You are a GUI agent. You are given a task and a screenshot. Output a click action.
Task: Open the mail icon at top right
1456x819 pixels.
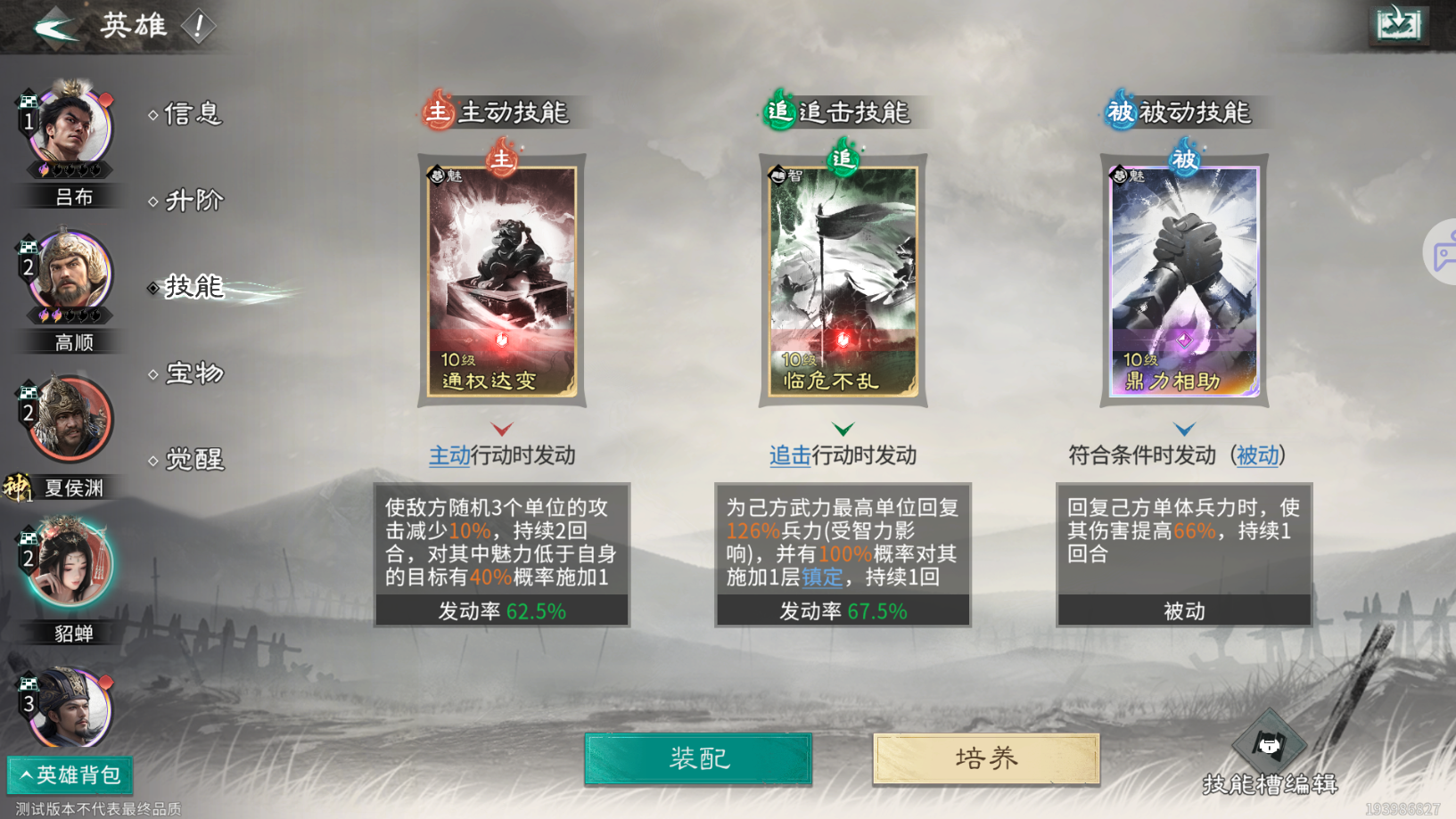(1397, 24)
